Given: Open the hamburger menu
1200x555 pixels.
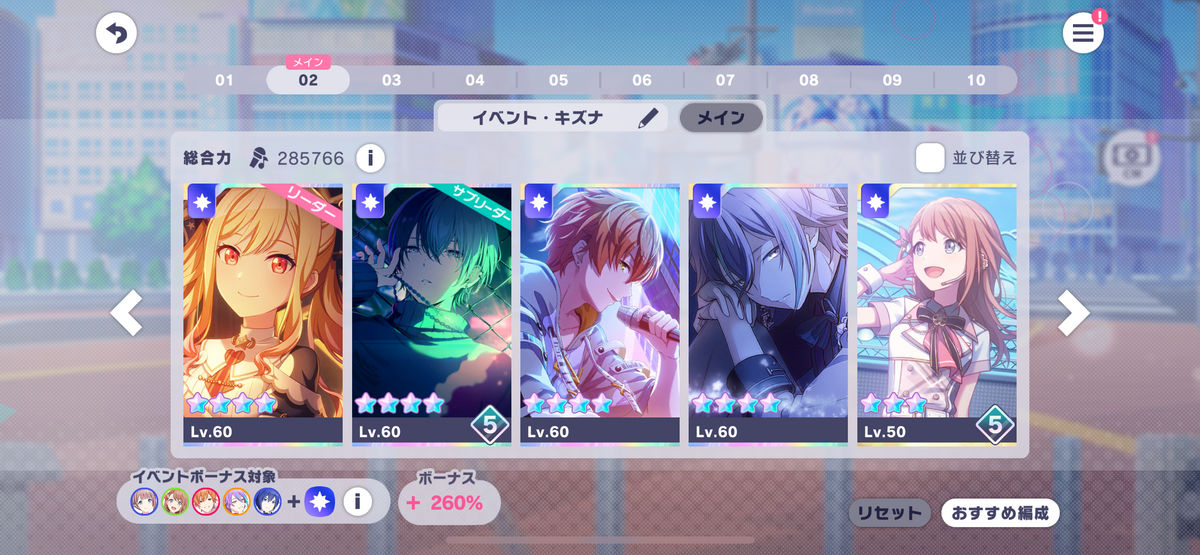Looking at the screenshot, I should coord(1083,35).
